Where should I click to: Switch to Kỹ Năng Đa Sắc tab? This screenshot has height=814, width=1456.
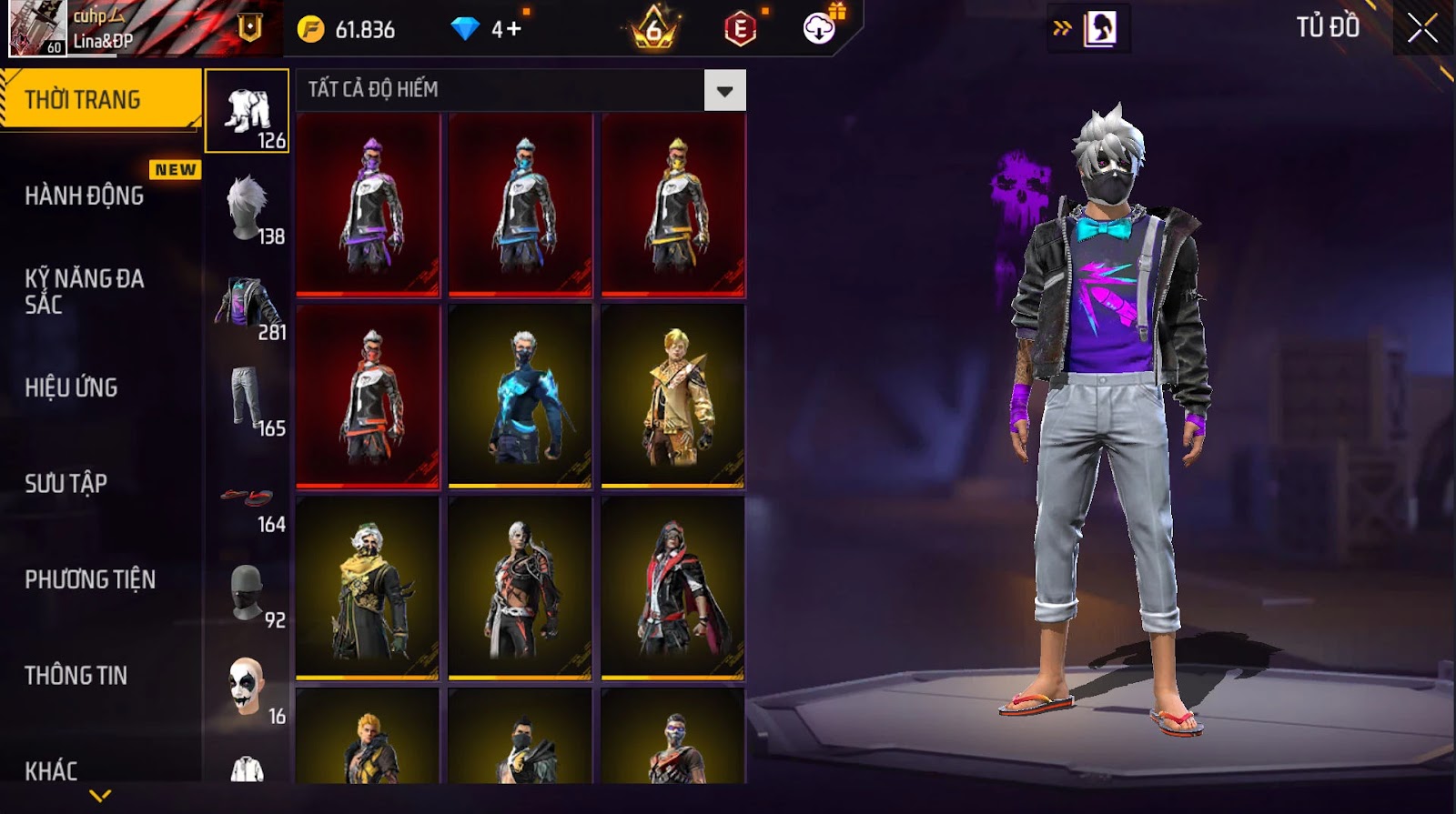[x=84, y=291]
